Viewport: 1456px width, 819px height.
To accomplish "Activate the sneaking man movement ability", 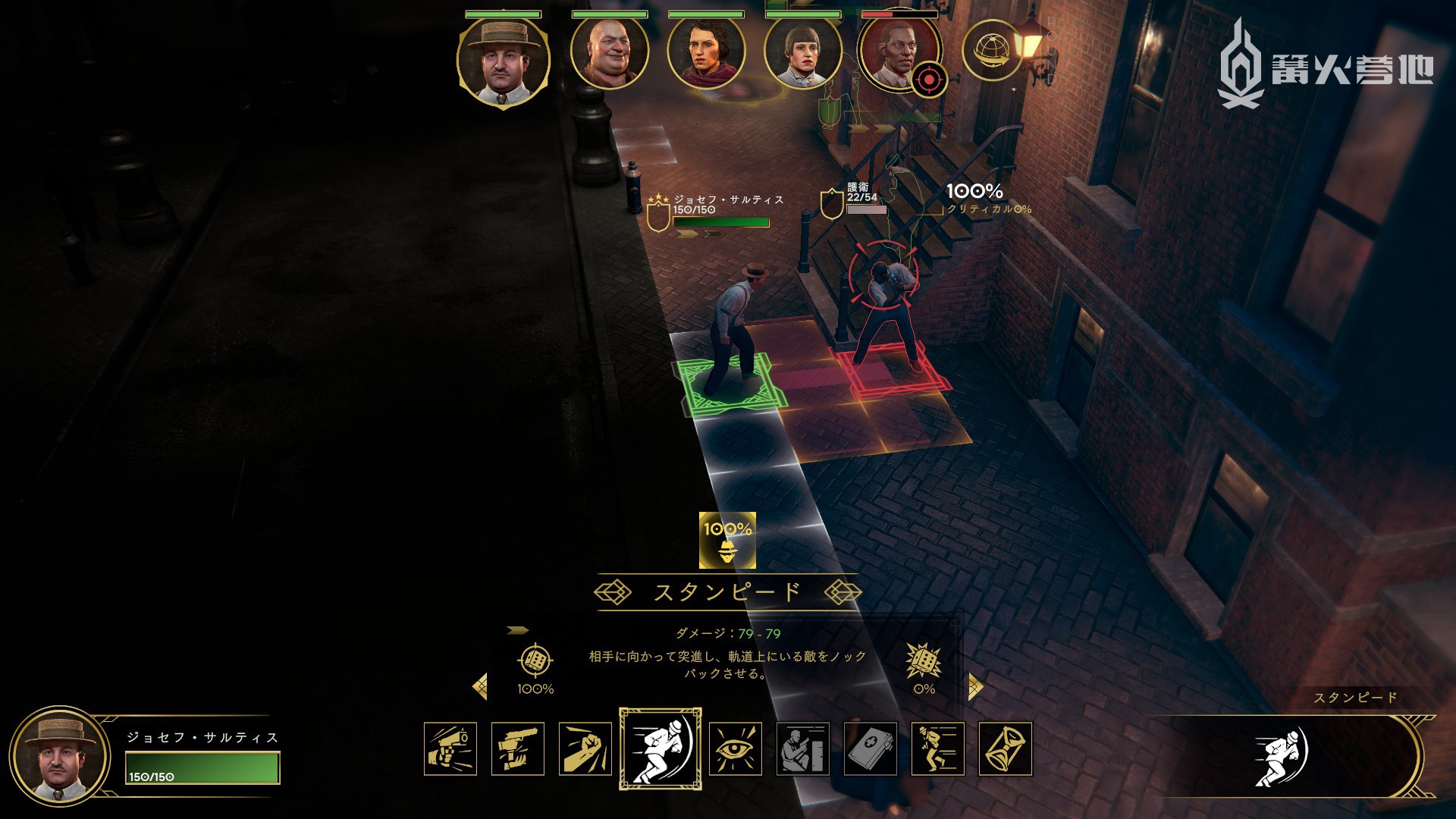I will tap(938, 748).
